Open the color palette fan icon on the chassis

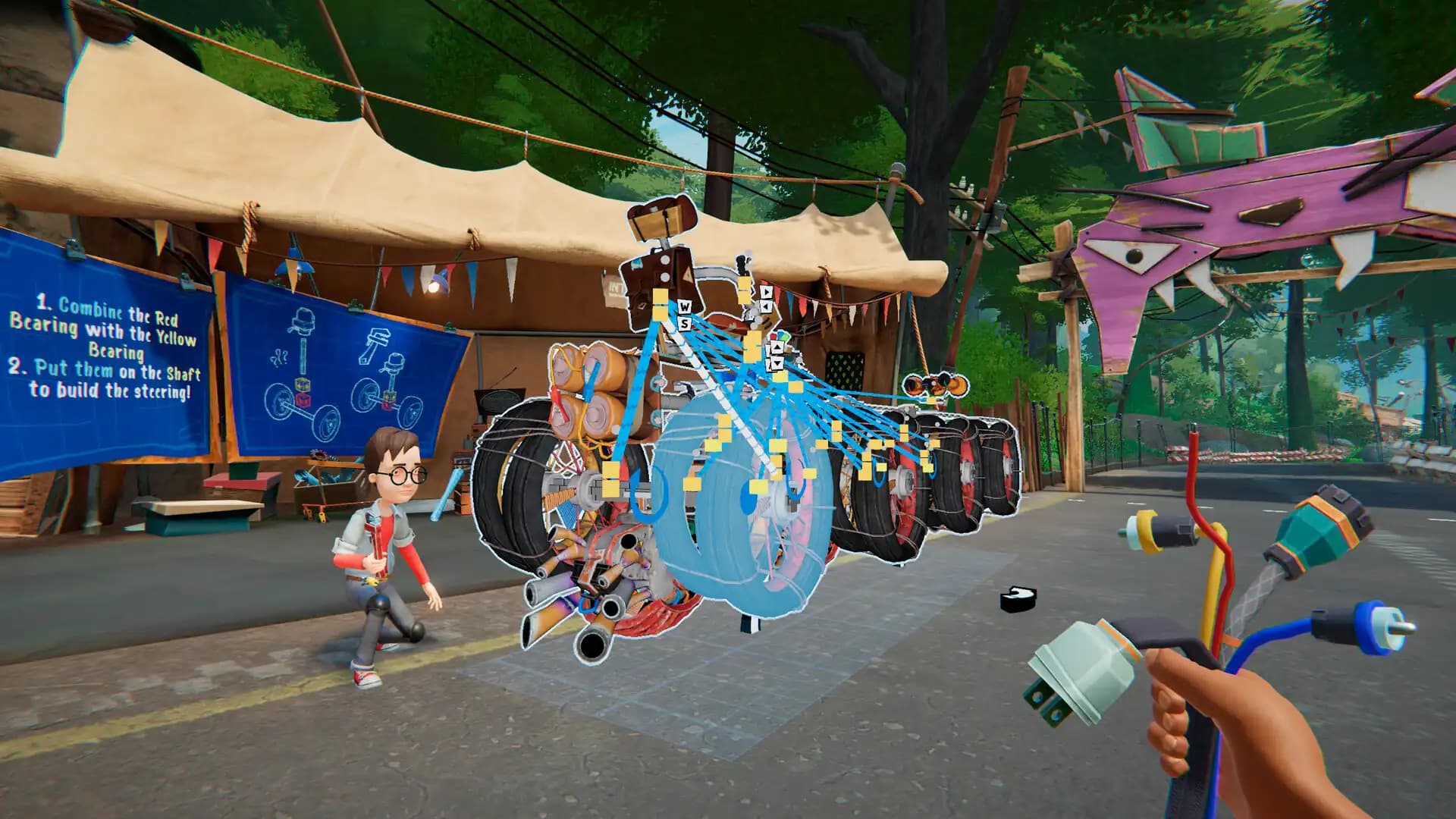pos(780,336)
